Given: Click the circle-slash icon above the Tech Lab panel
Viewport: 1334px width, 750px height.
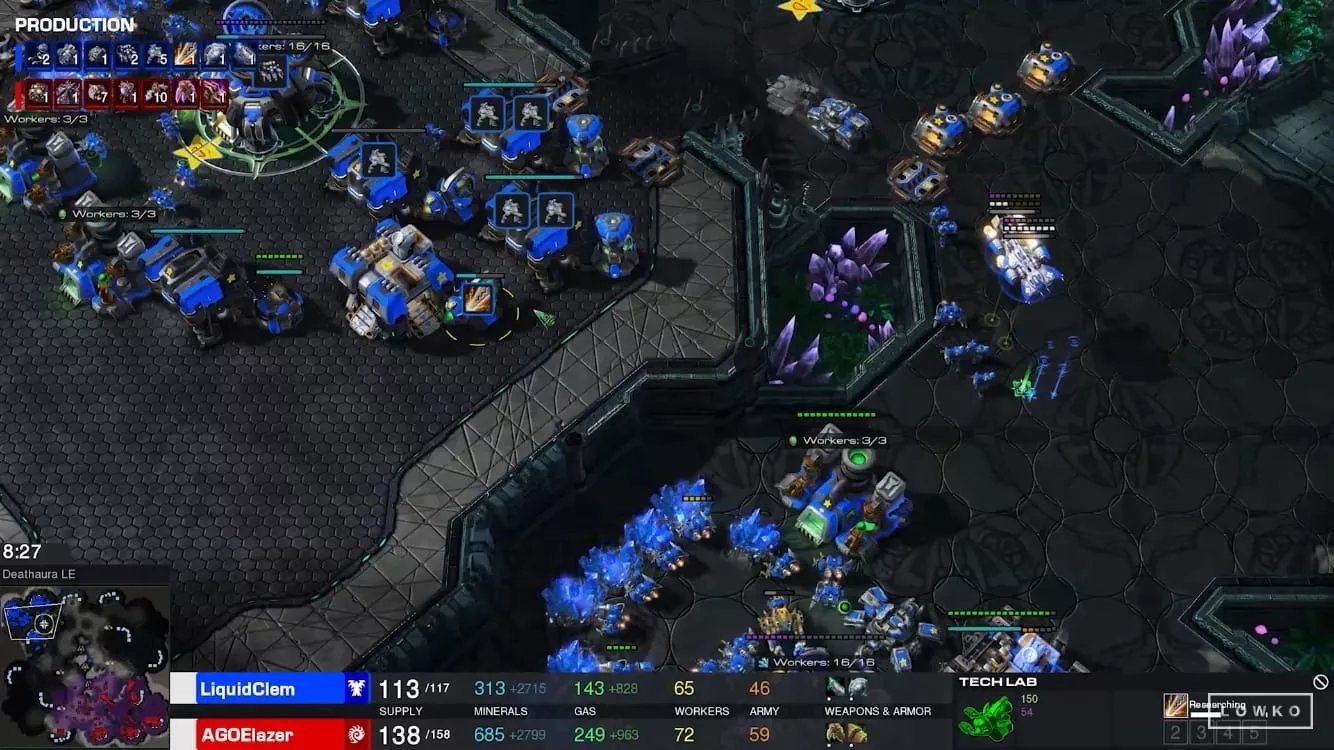Looking at the screenshot, I should [1320, 682].
